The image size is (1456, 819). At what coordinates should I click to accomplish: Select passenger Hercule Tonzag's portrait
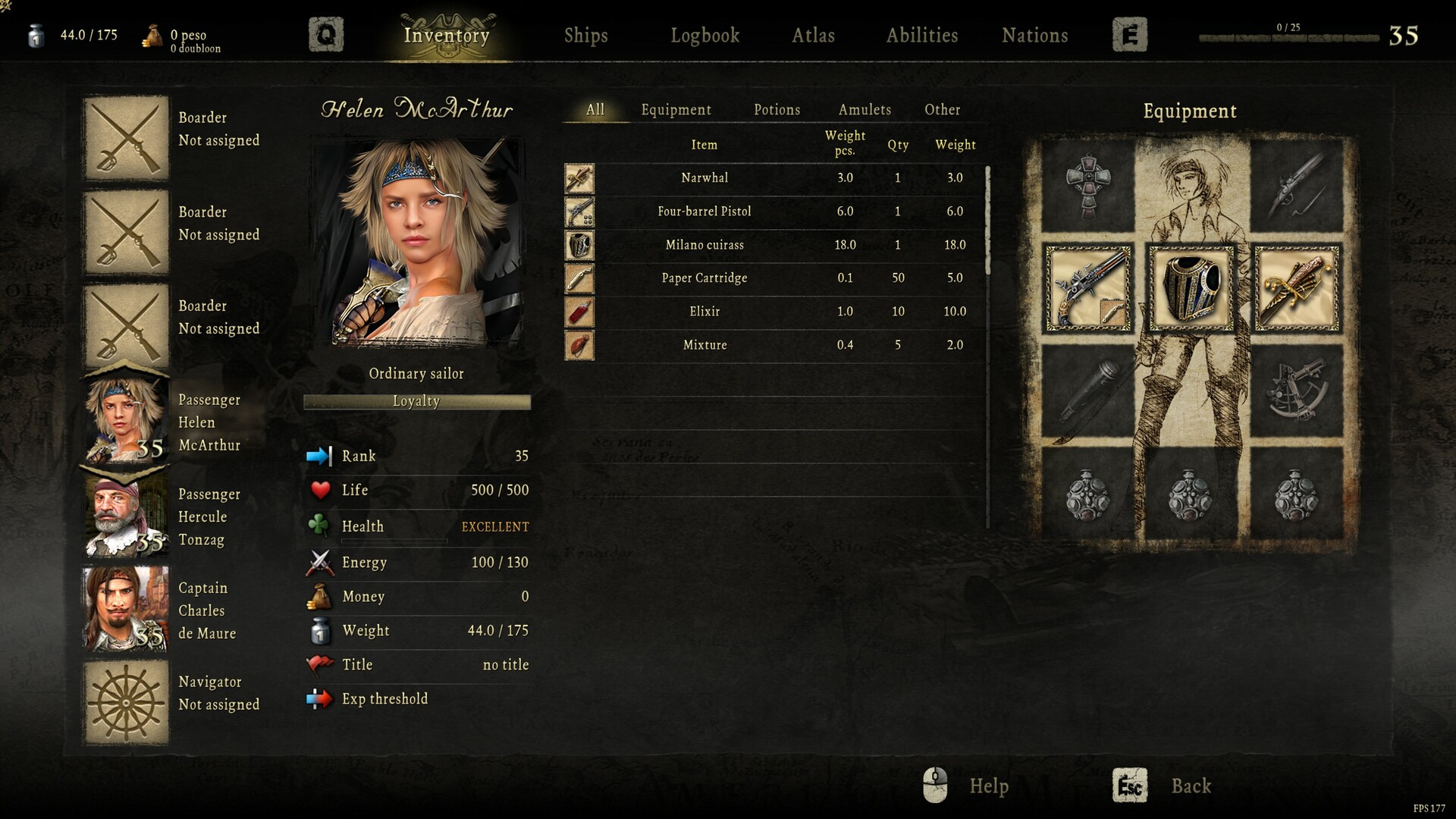point(125,516)
